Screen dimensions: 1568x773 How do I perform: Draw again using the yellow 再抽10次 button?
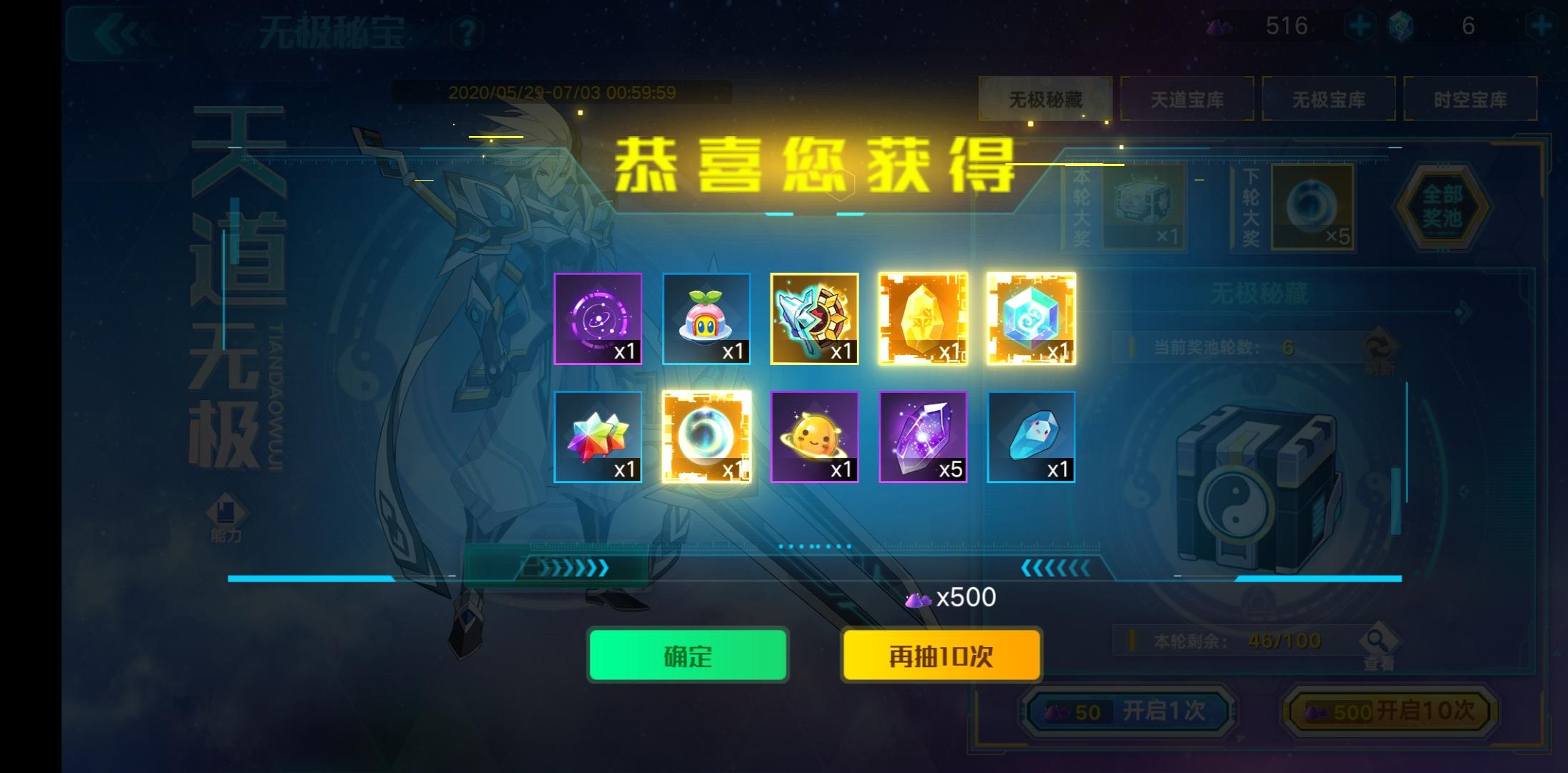coord(940,654)
